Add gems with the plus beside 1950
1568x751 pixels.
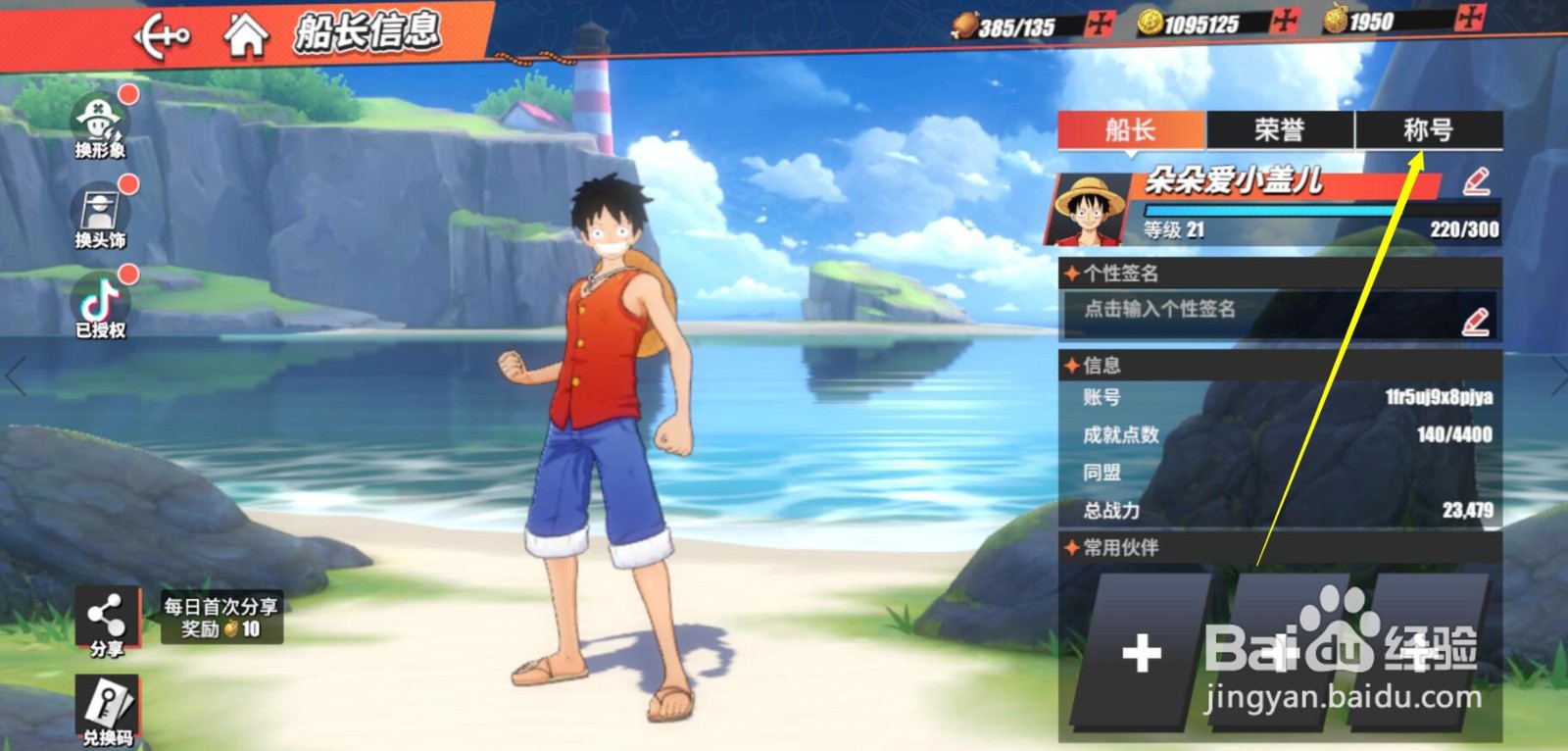click(x=1470, y=19)
